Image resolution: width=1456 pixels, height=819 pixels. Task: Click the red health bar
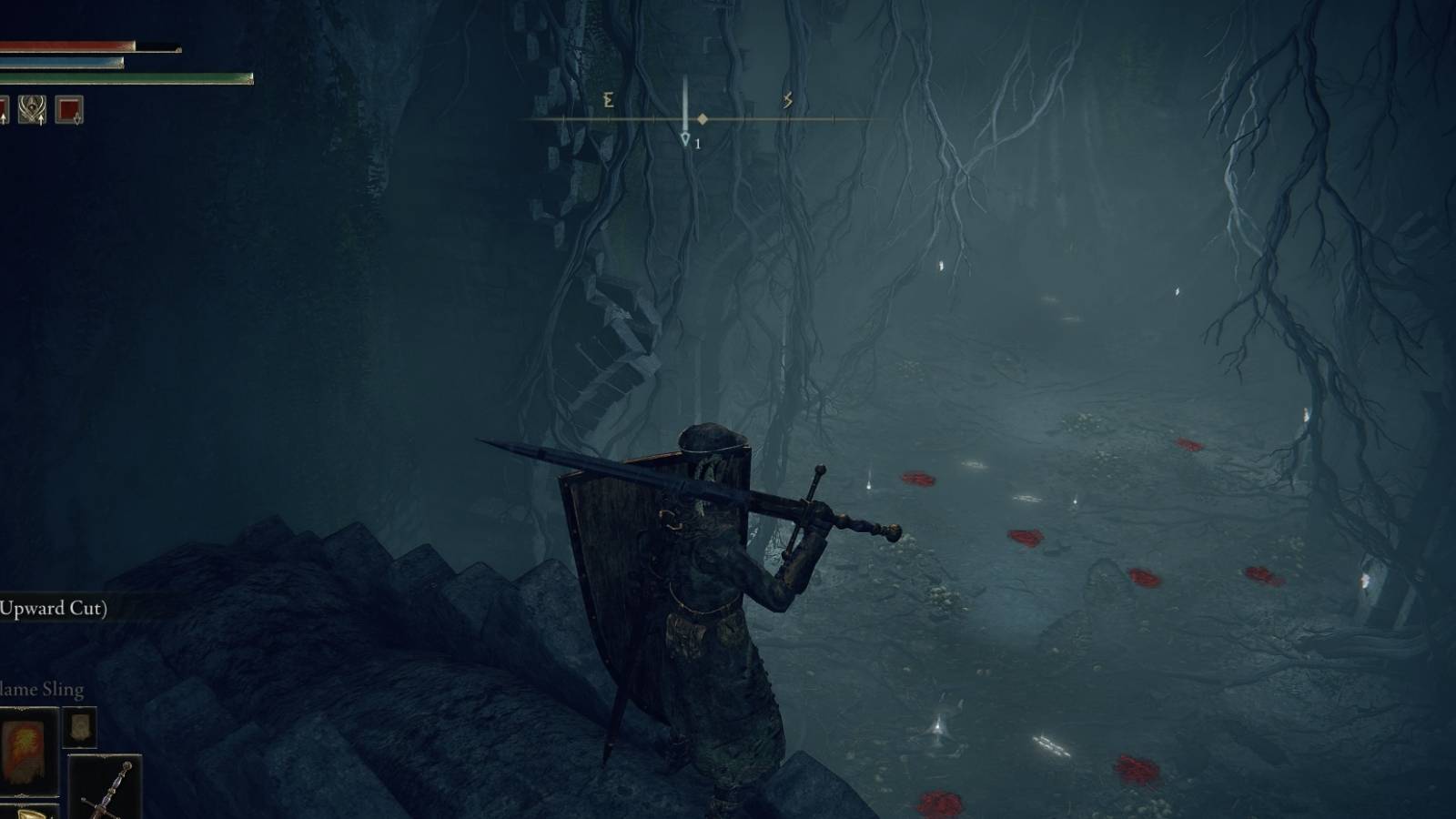(x=64, y=45)
